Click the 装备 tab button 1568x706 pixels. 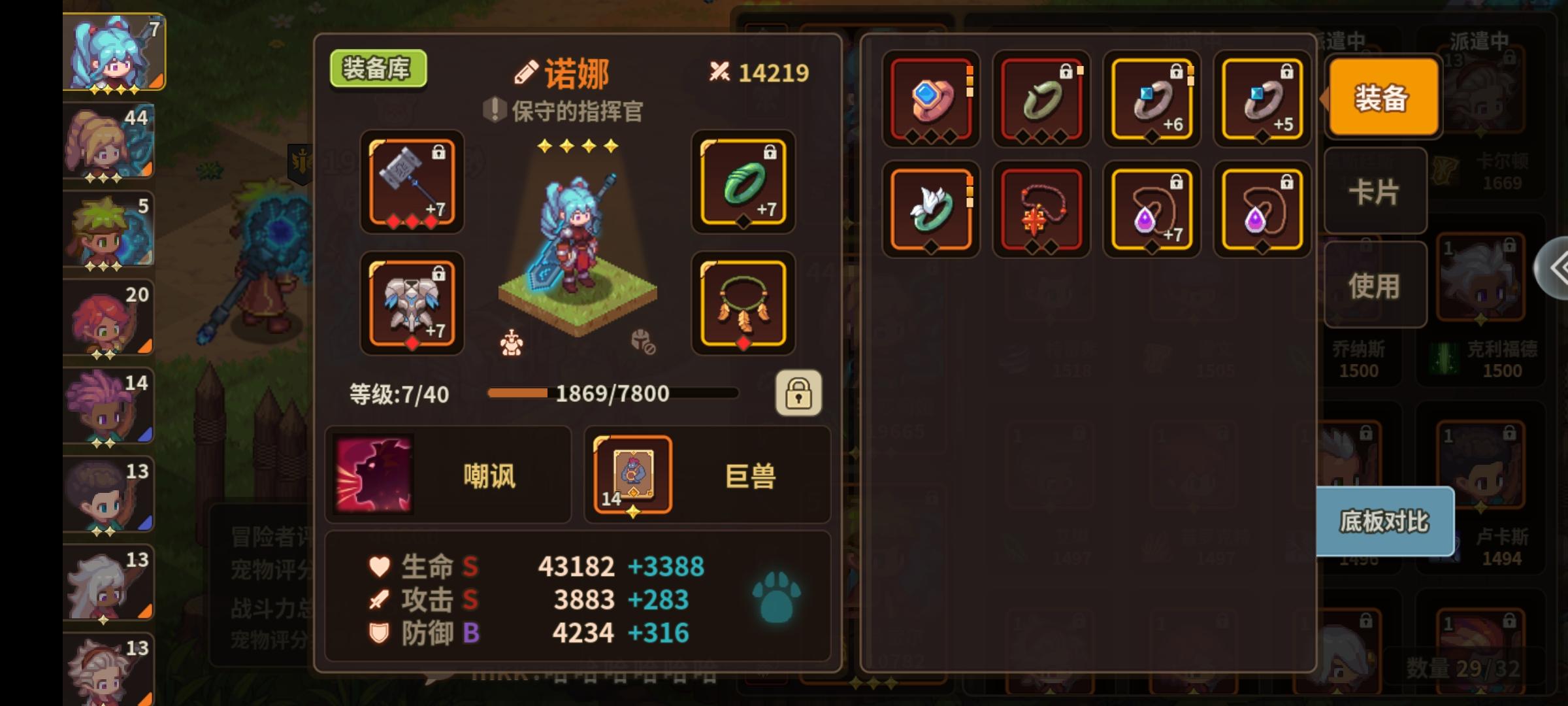[x=1382, y=98]
